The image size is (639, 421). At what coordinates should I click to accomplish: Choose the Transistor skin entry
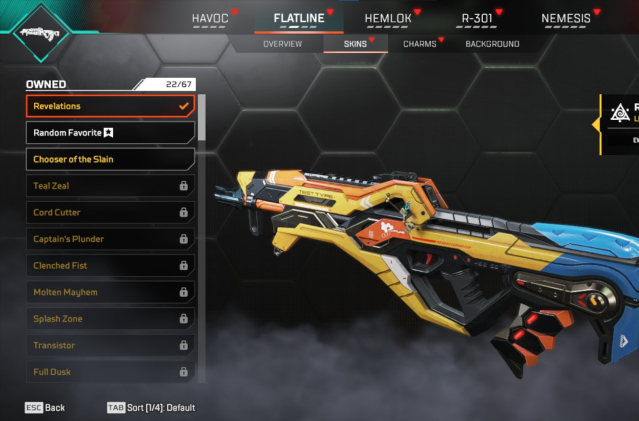coord(110,345)
